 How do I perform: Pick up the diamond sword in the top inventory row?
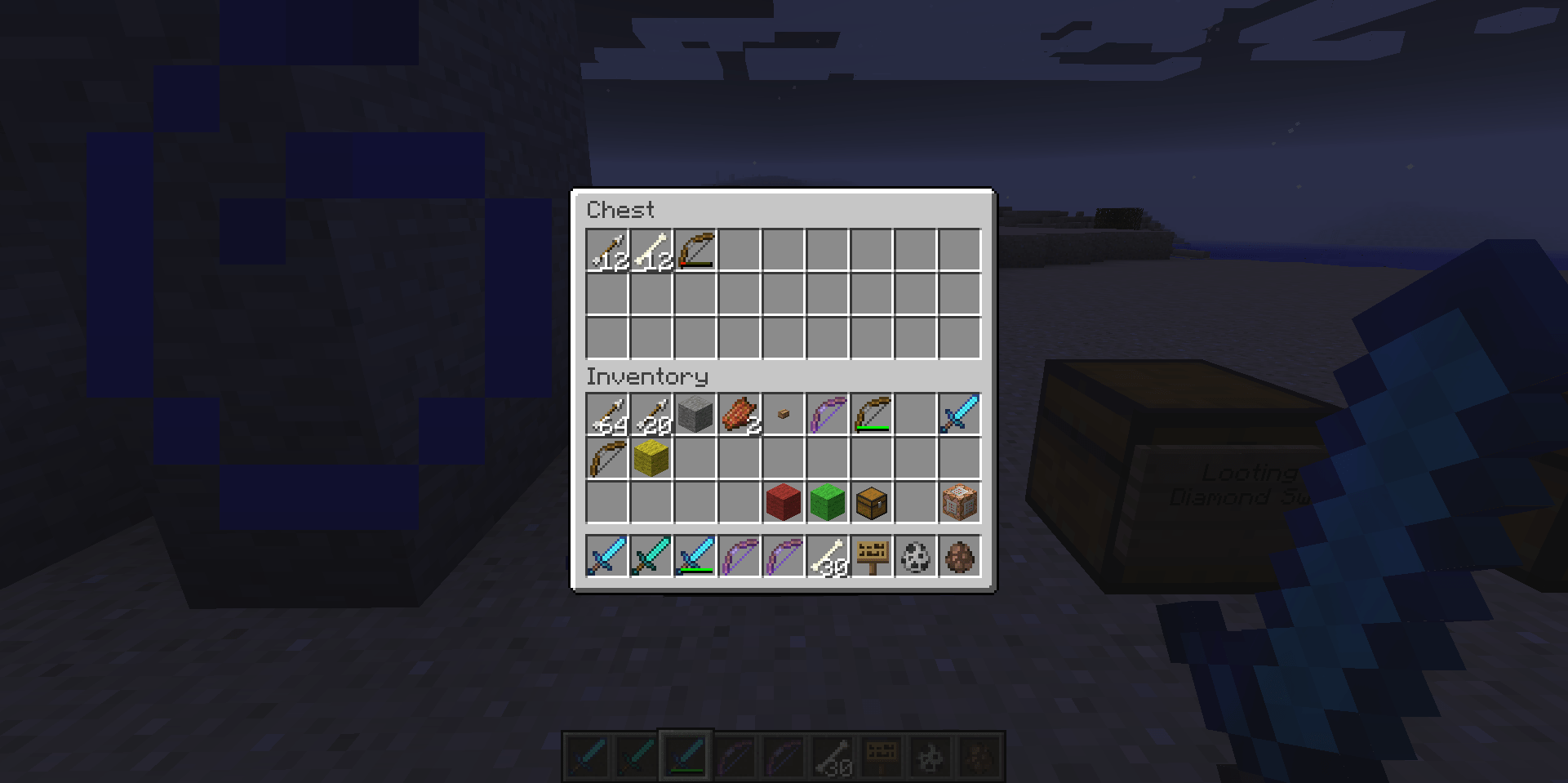pos(959,414)
